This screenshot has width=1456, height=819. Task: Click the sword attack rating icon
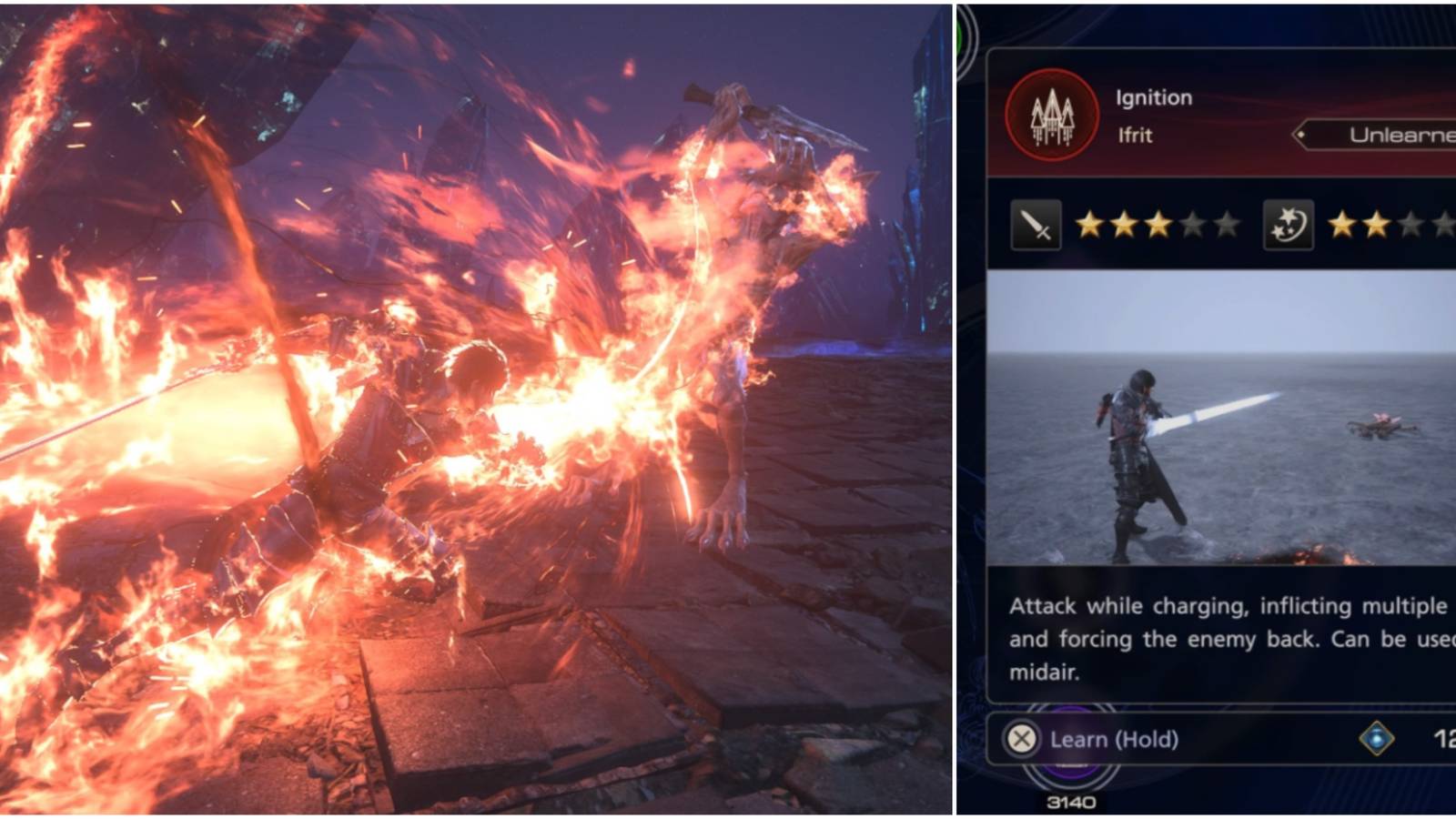(x=1036, y=226)
